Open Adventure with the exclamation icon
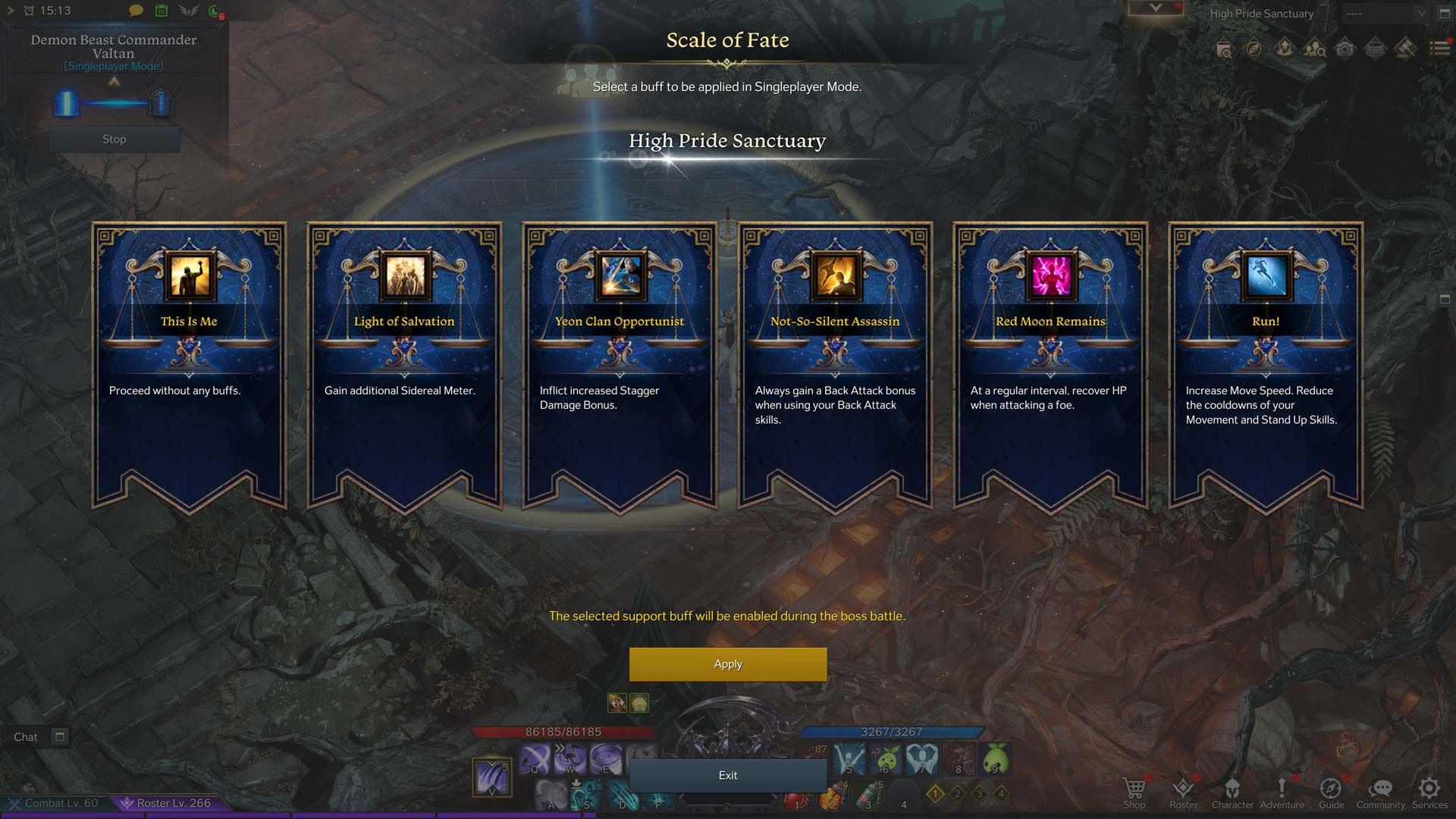Viewport: 1456px width, 819px height. pos(1282,790)
